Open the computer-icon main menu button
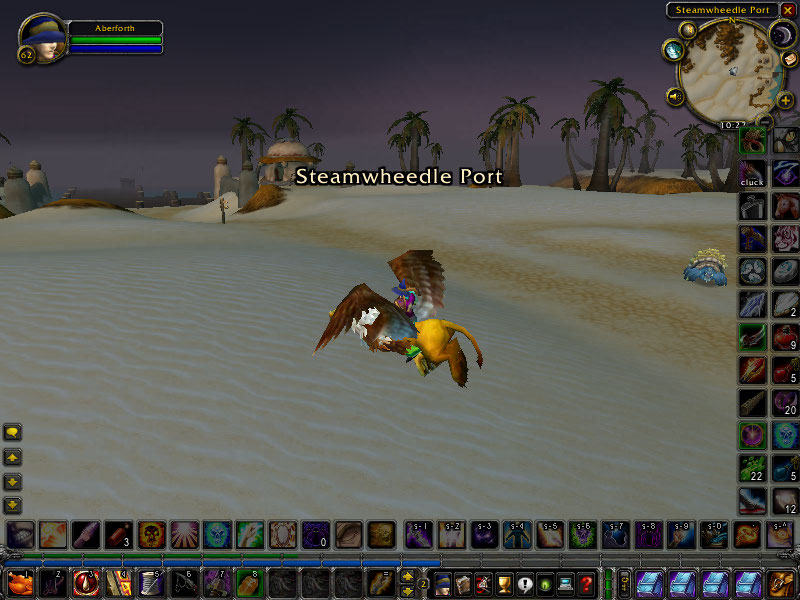The height and width of the screenshot is (600, 800). (566, 582)
